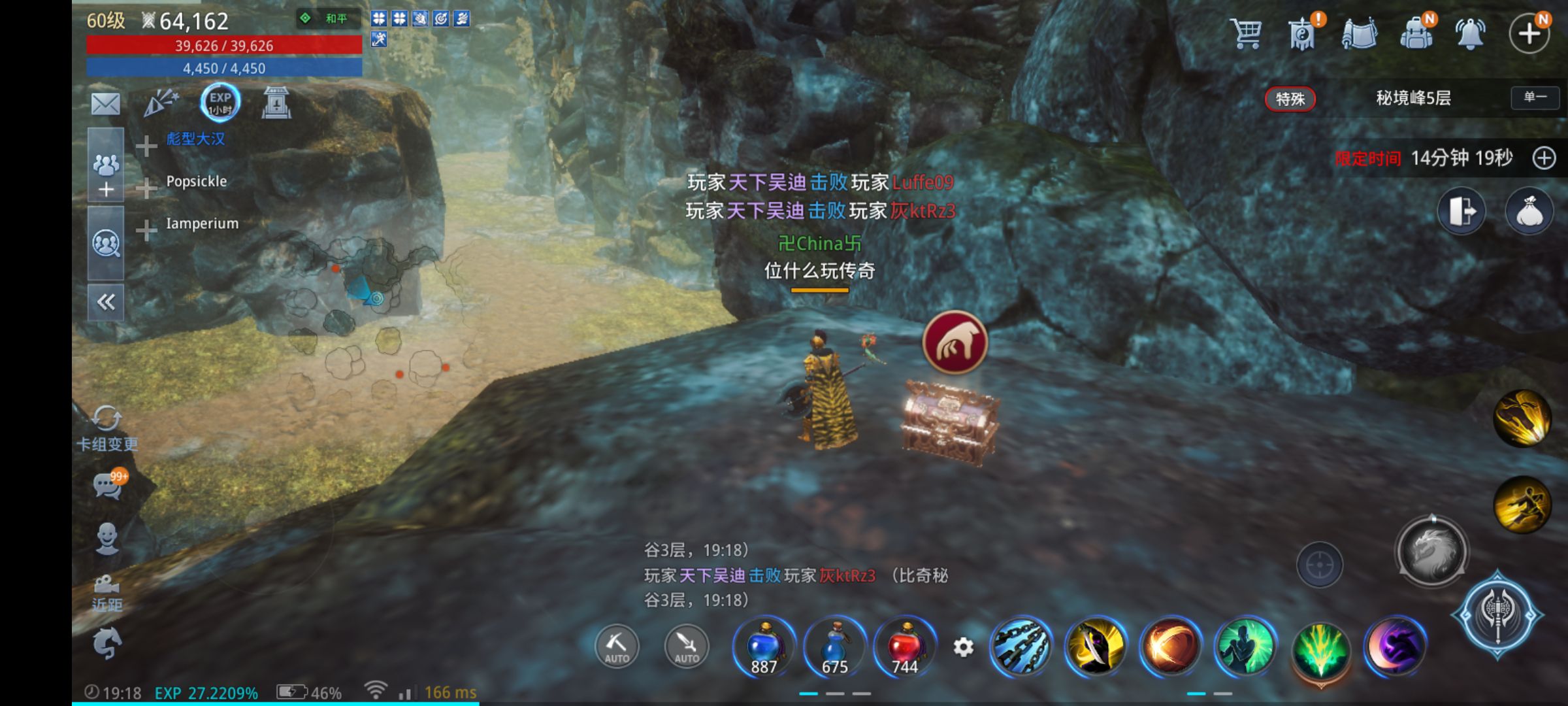Use the blue potion with 887 count
The image size is (1568, 706).
click(764, 647)
